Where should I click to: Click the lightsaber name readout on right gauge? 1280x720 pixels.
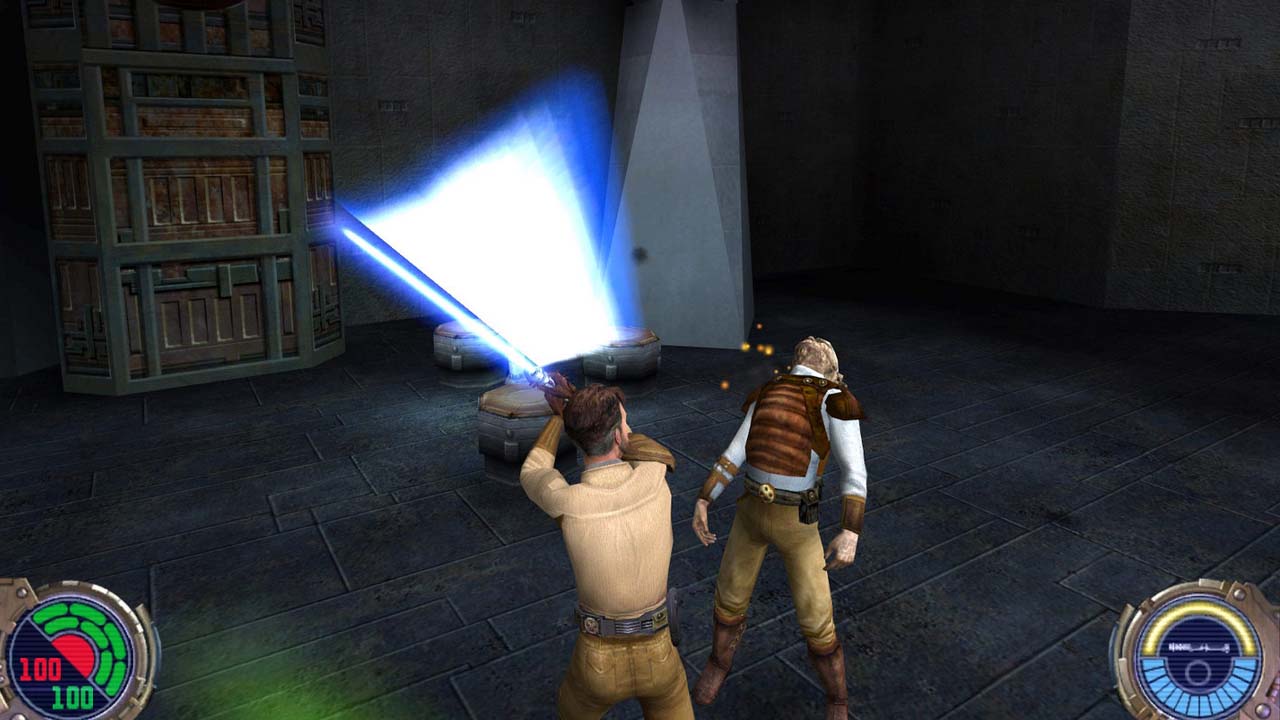point(1198,647)
